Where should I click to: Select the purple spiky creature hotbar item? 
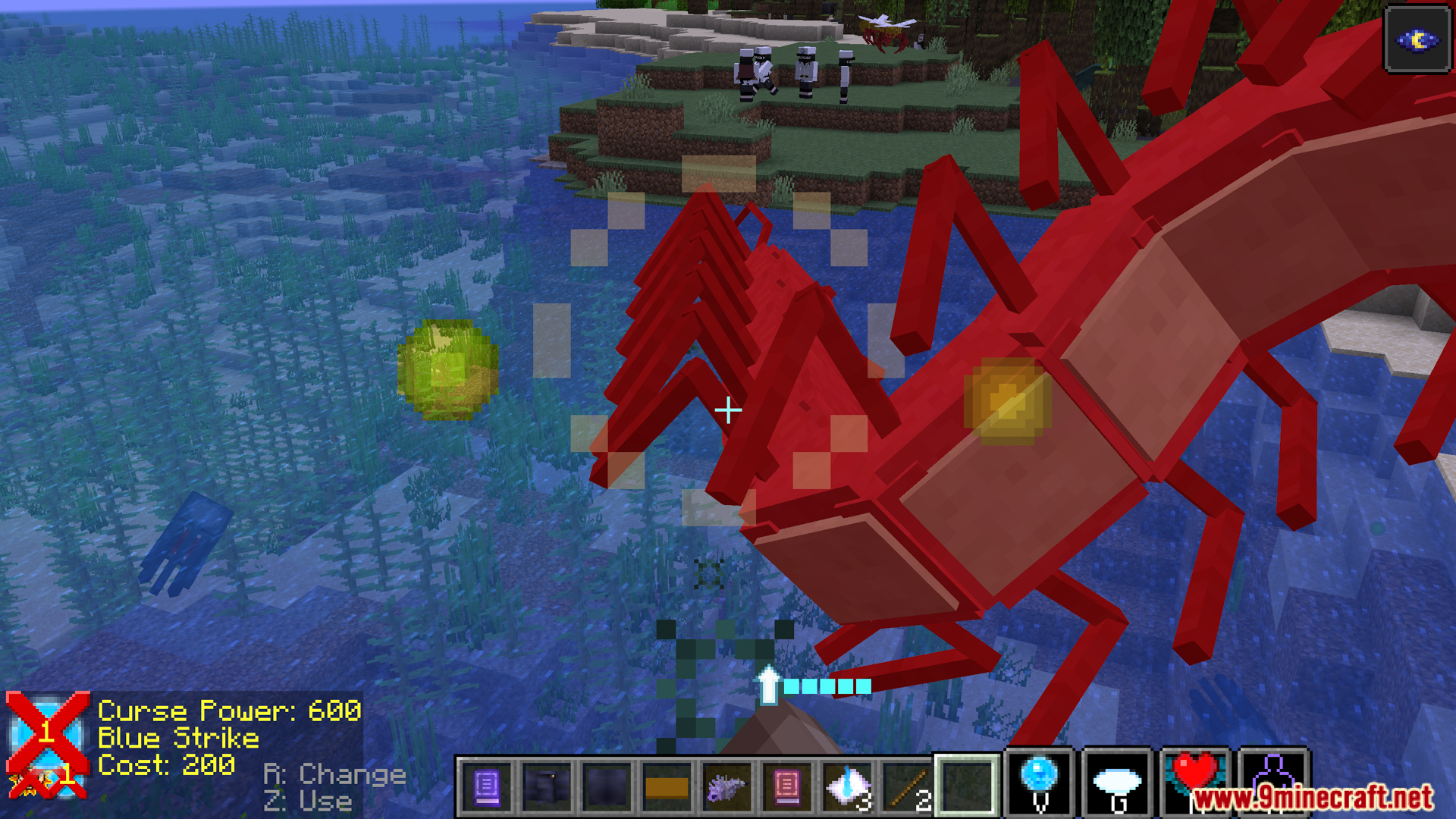(726, 788)
